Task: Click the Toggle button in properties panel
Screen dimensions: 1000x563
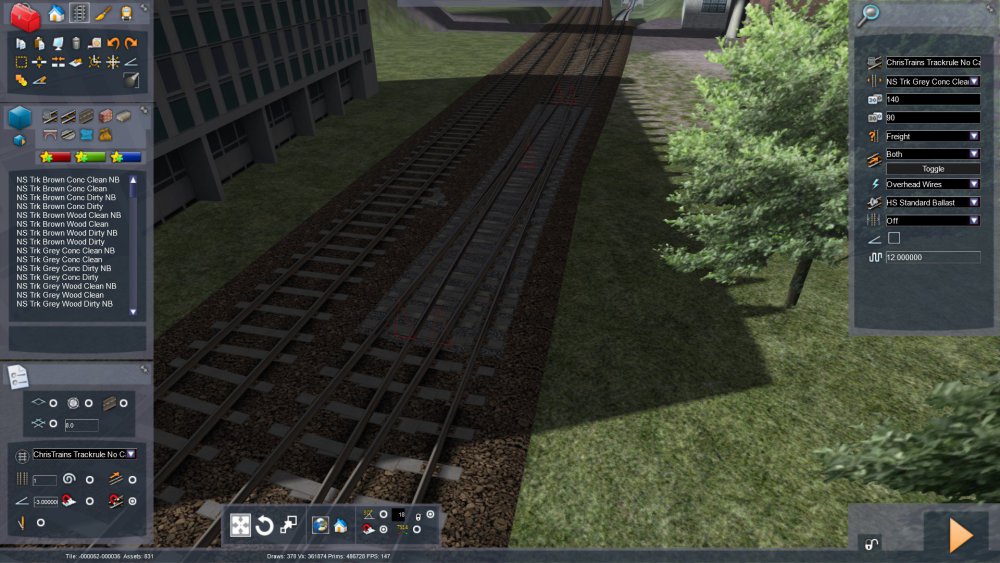Action: coord(932,169)
